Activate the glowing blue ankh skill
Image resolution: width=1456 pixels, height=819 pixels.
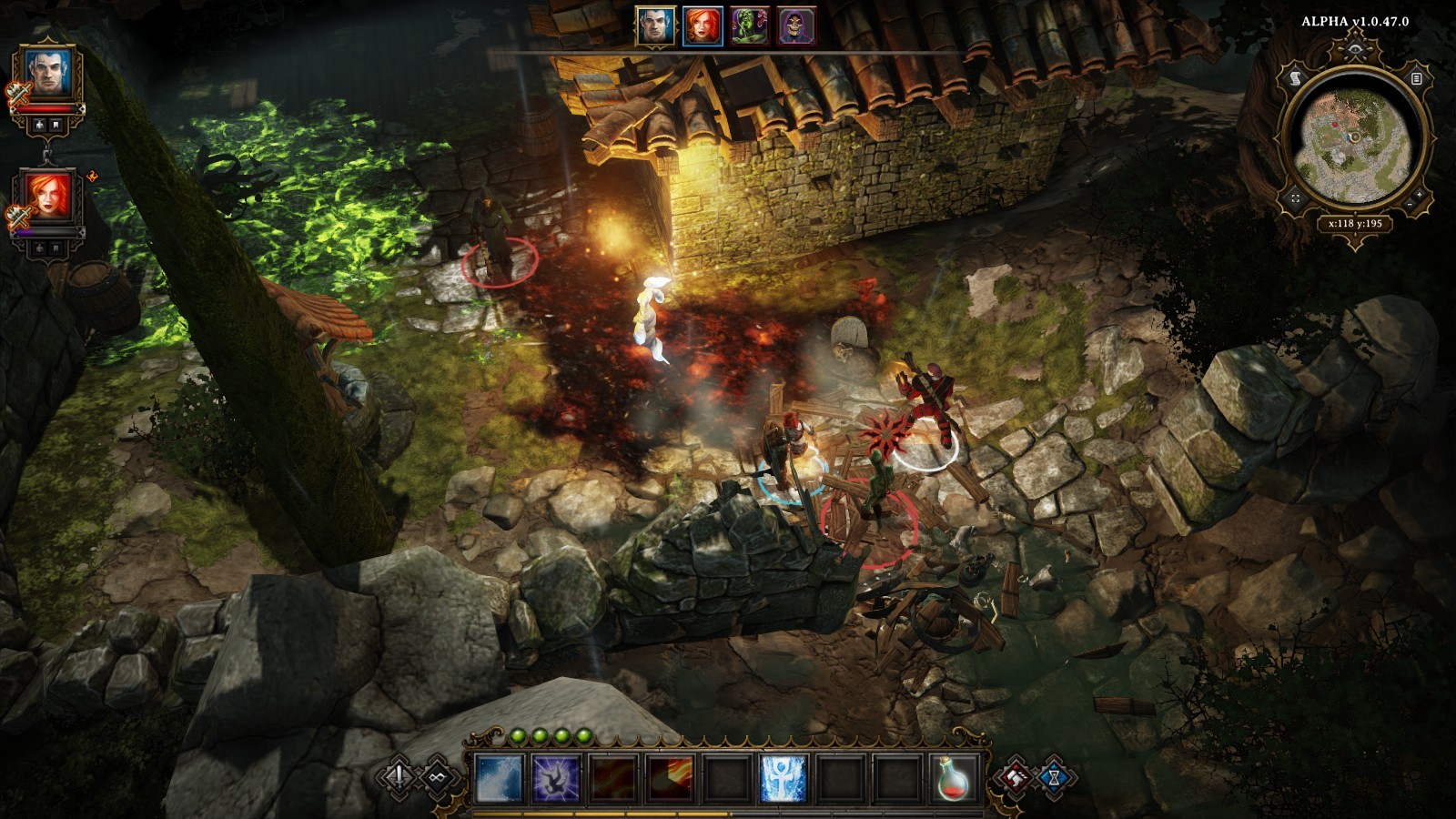783,779
